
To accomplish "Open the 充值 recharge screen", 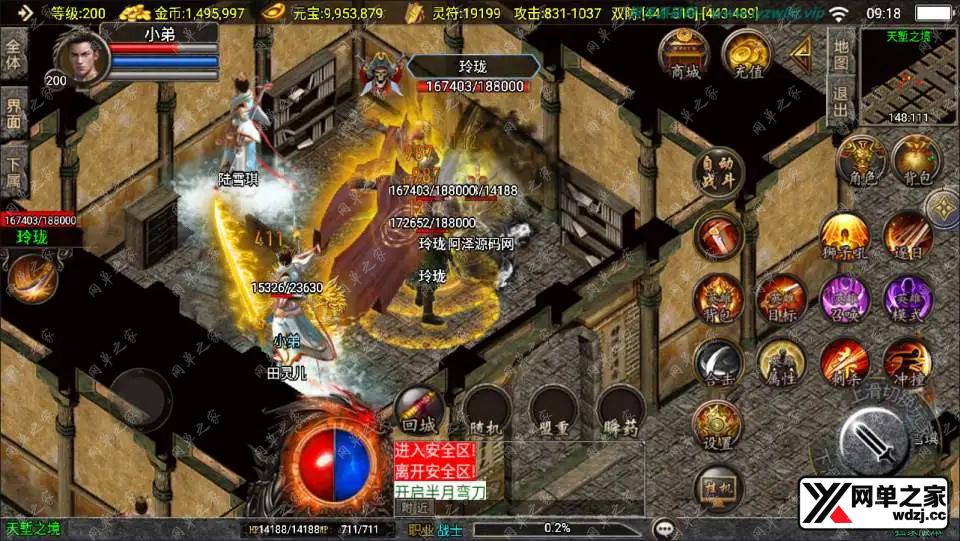I will (746, 56).
